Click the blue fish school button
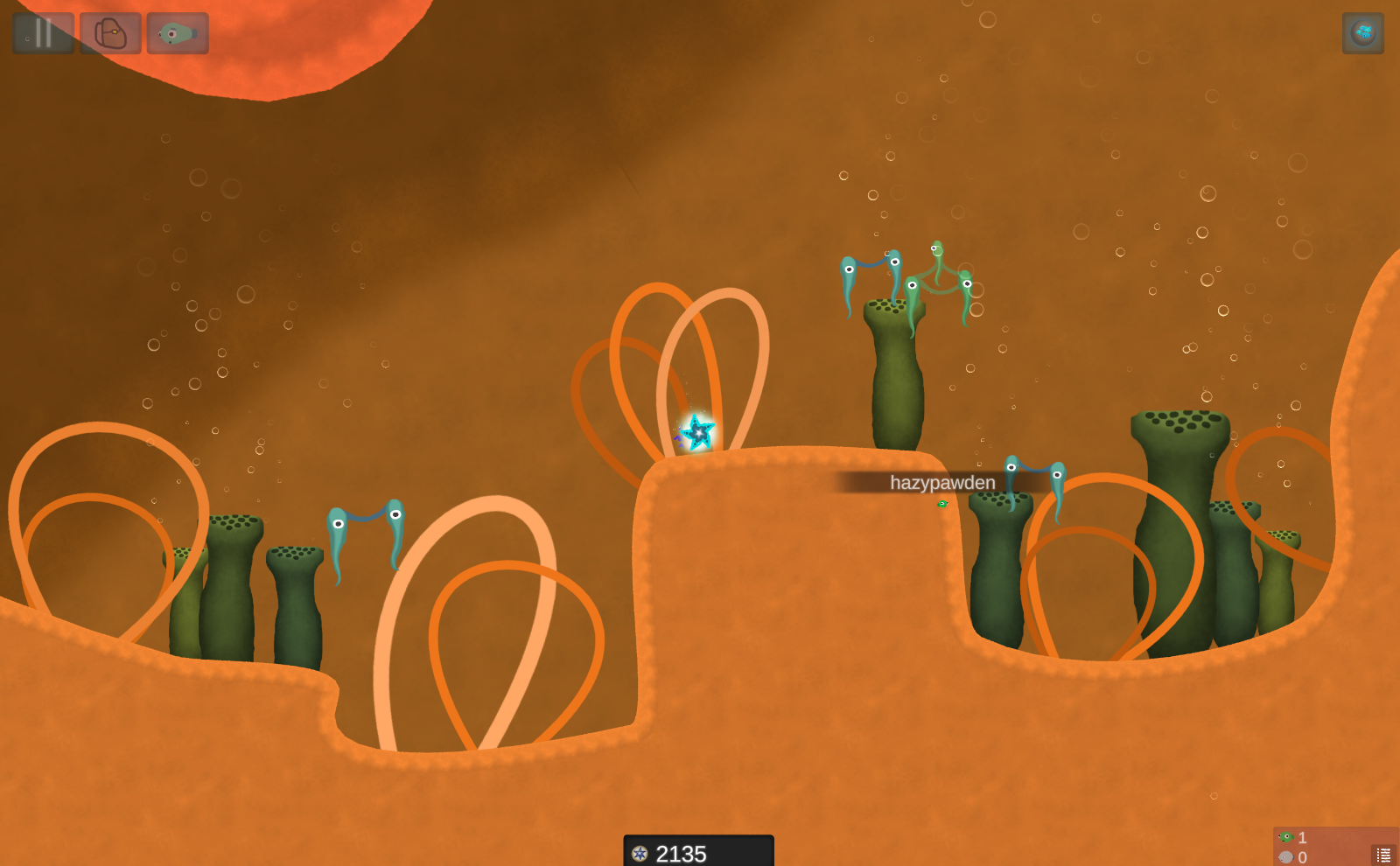The image size is (1400, 866). (1362, 33)
